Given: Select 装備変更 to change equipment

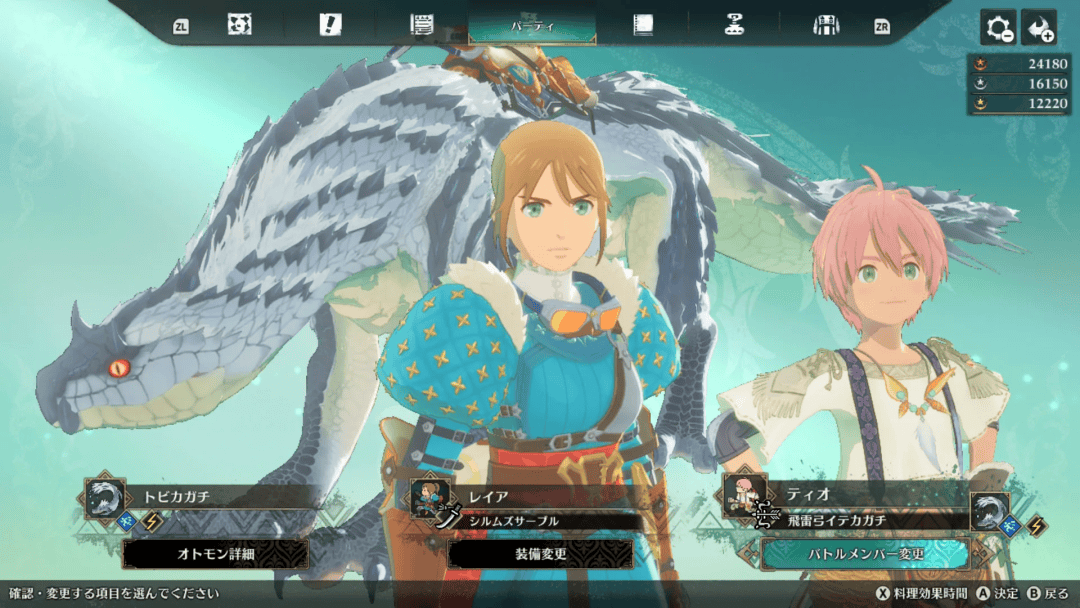Looking at the screenshot, I should [x=539, y=554].
